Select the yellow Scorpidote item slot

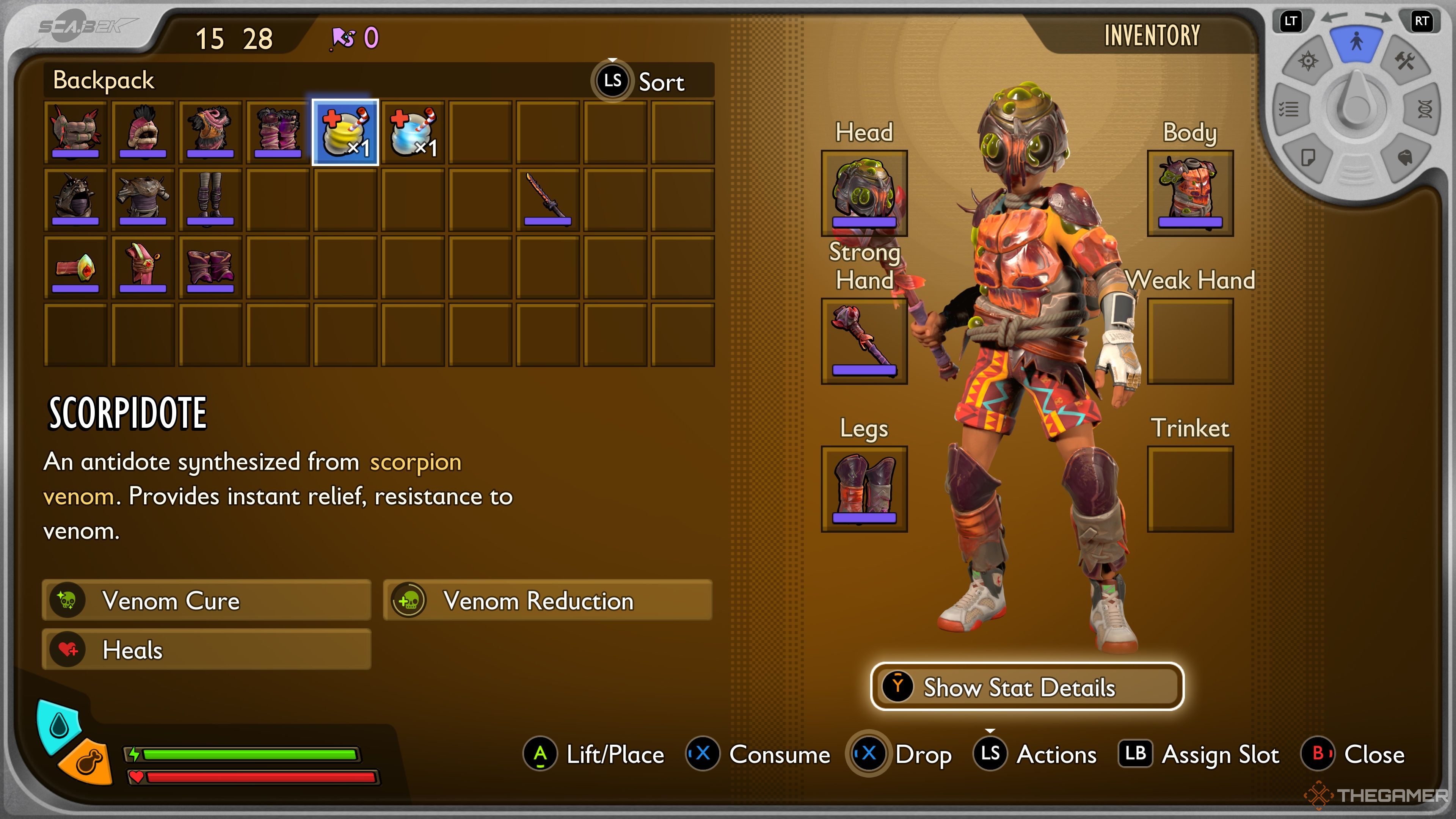(x=345, y=132)
